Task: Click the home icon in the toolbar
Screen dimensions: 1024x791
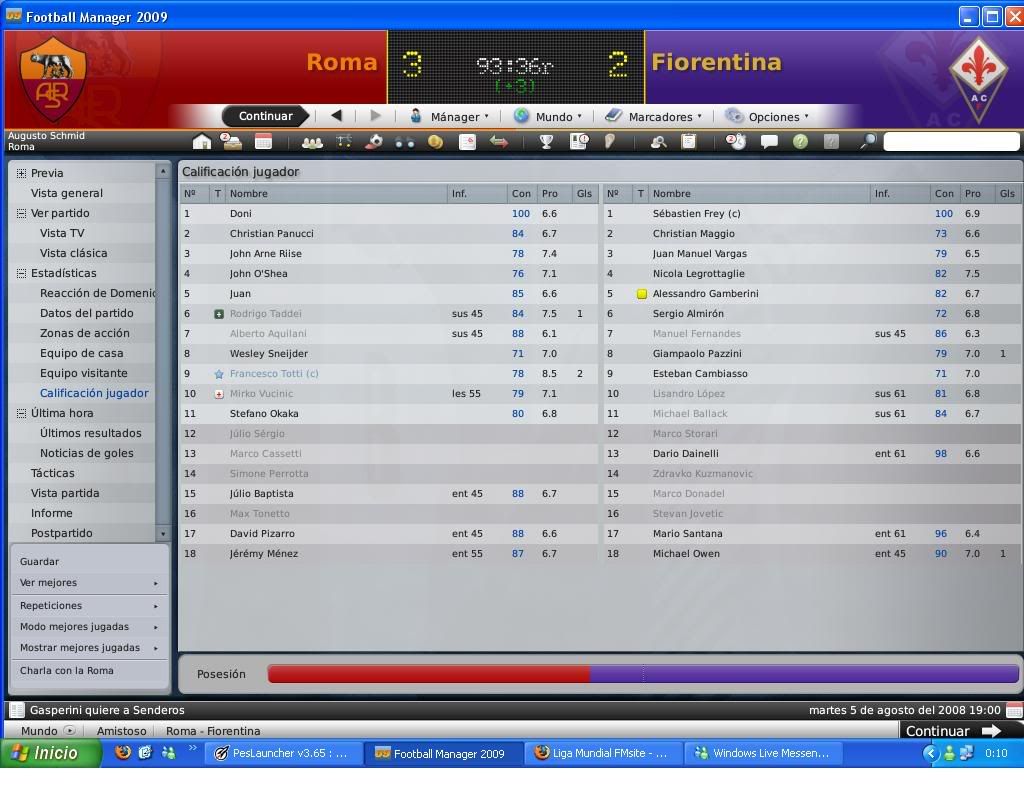Action: [x=202, y=142]
